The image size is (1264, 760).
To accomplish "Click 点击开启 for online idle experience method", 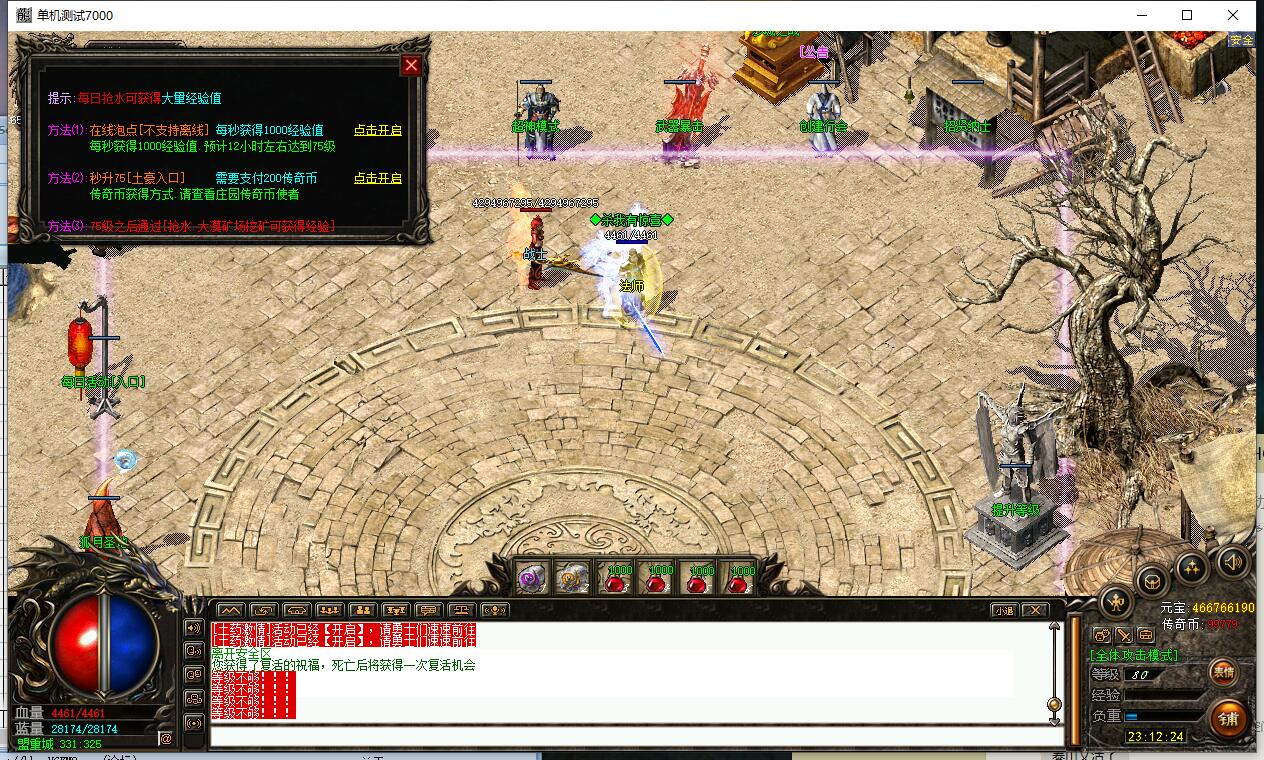I will (x=377, y=130).
